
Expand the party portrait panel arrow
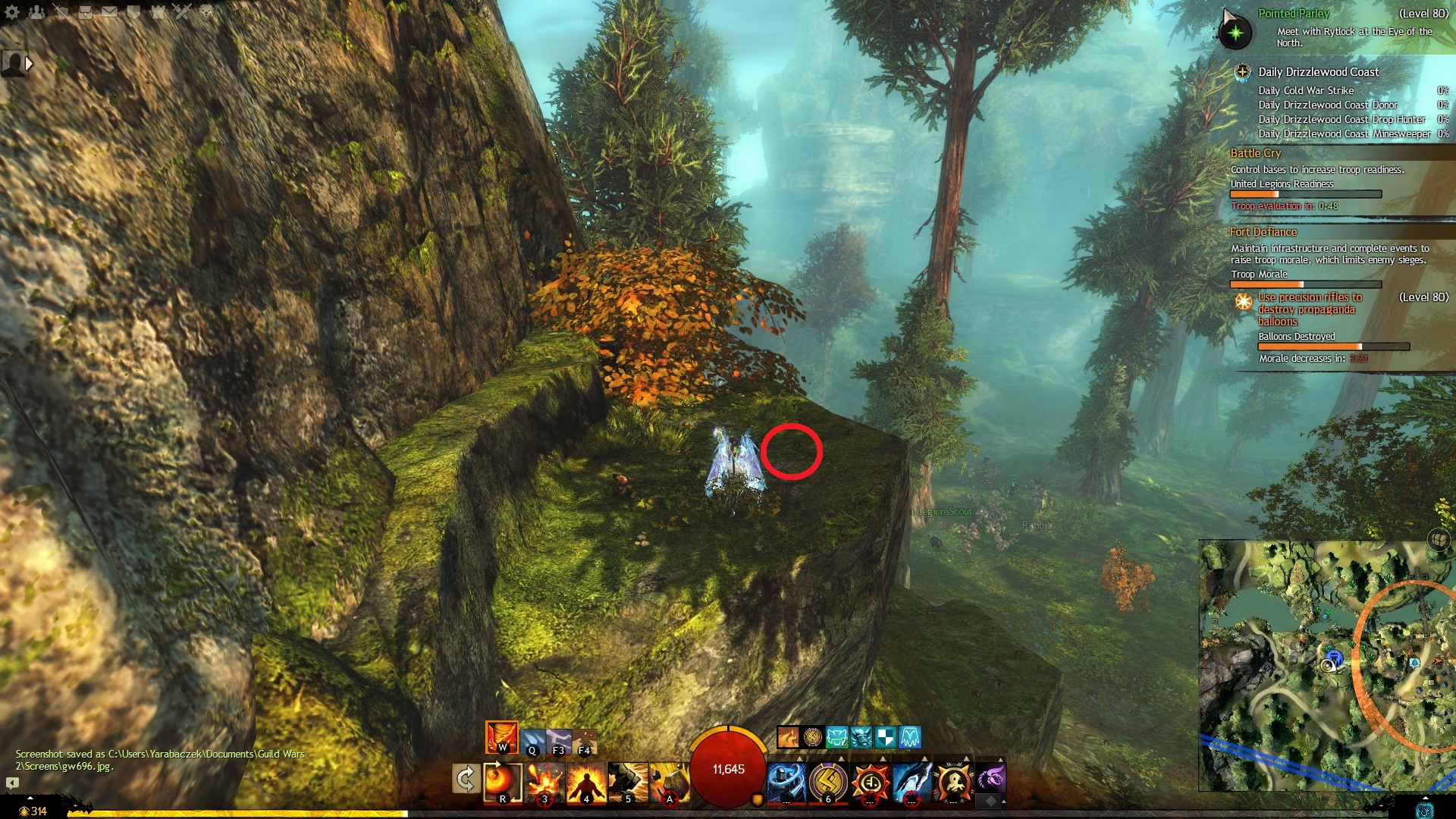pyautogui.click(x=29, y=64)
